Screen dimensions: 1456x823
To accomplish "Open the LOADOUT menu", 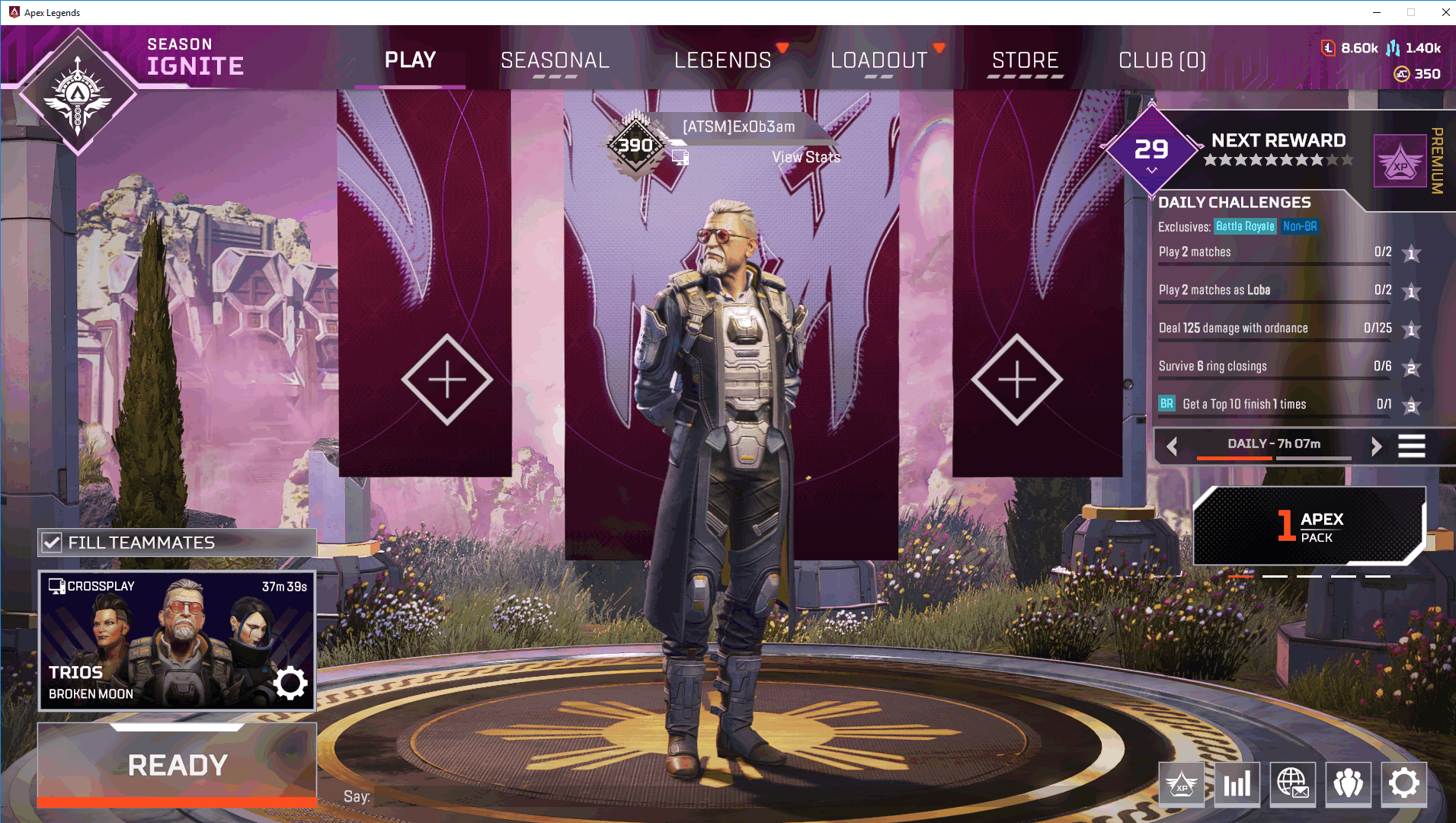I will pos(878,60).
